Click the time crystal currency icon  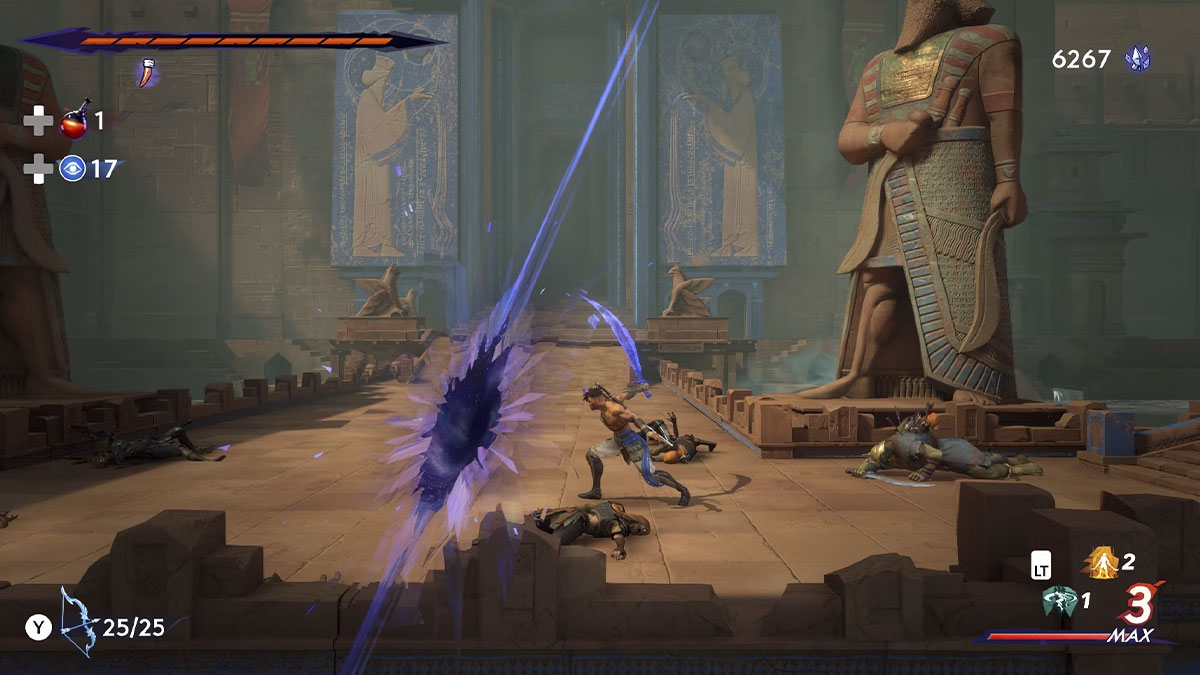tap(1137, 59)
